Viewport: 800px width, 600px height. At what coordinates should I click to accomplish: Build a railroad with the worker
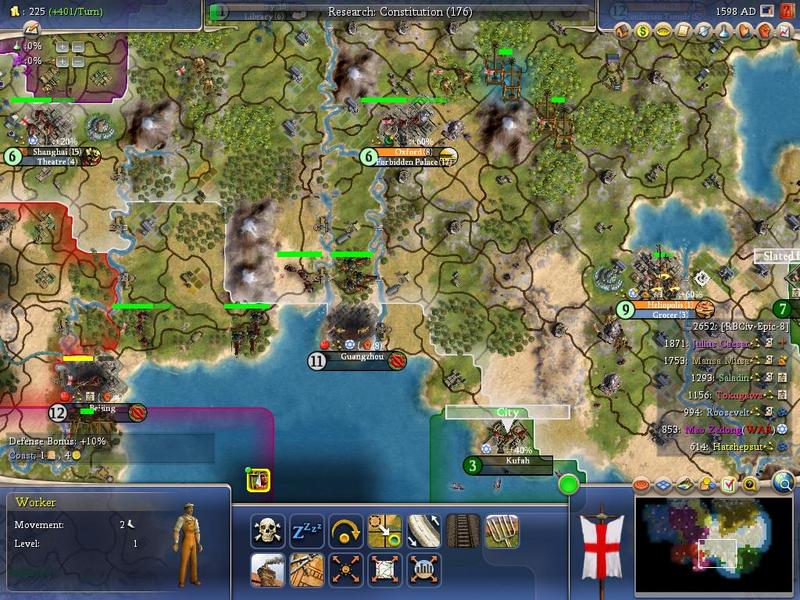click(462, 531)
